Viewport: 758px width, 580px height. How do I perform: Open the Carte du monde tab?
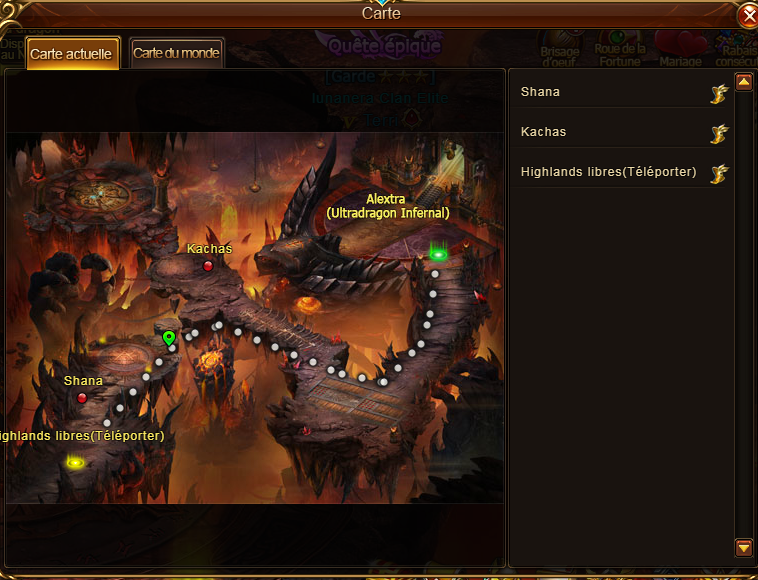(x=176, y=53)
